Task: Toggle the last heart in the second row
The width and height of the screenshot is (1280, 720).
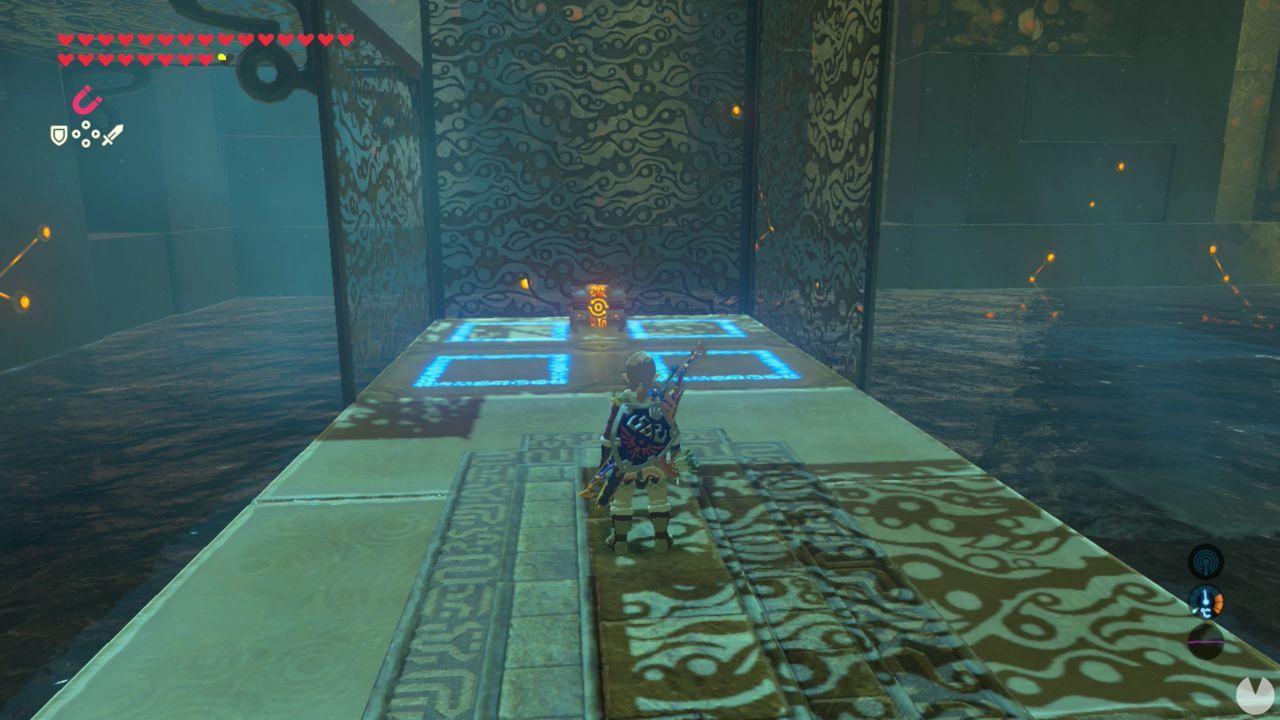Action: (205, 58)
